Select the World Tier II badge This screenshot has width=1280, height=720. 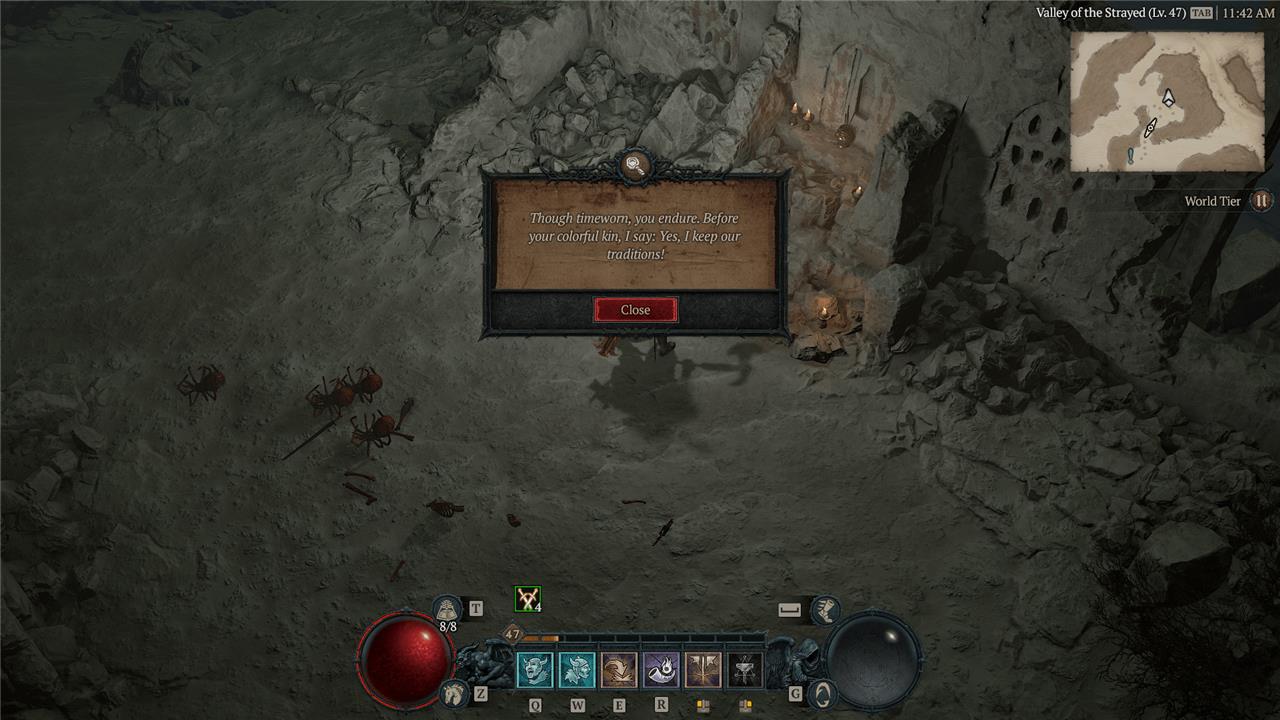tap(1261, 201)
